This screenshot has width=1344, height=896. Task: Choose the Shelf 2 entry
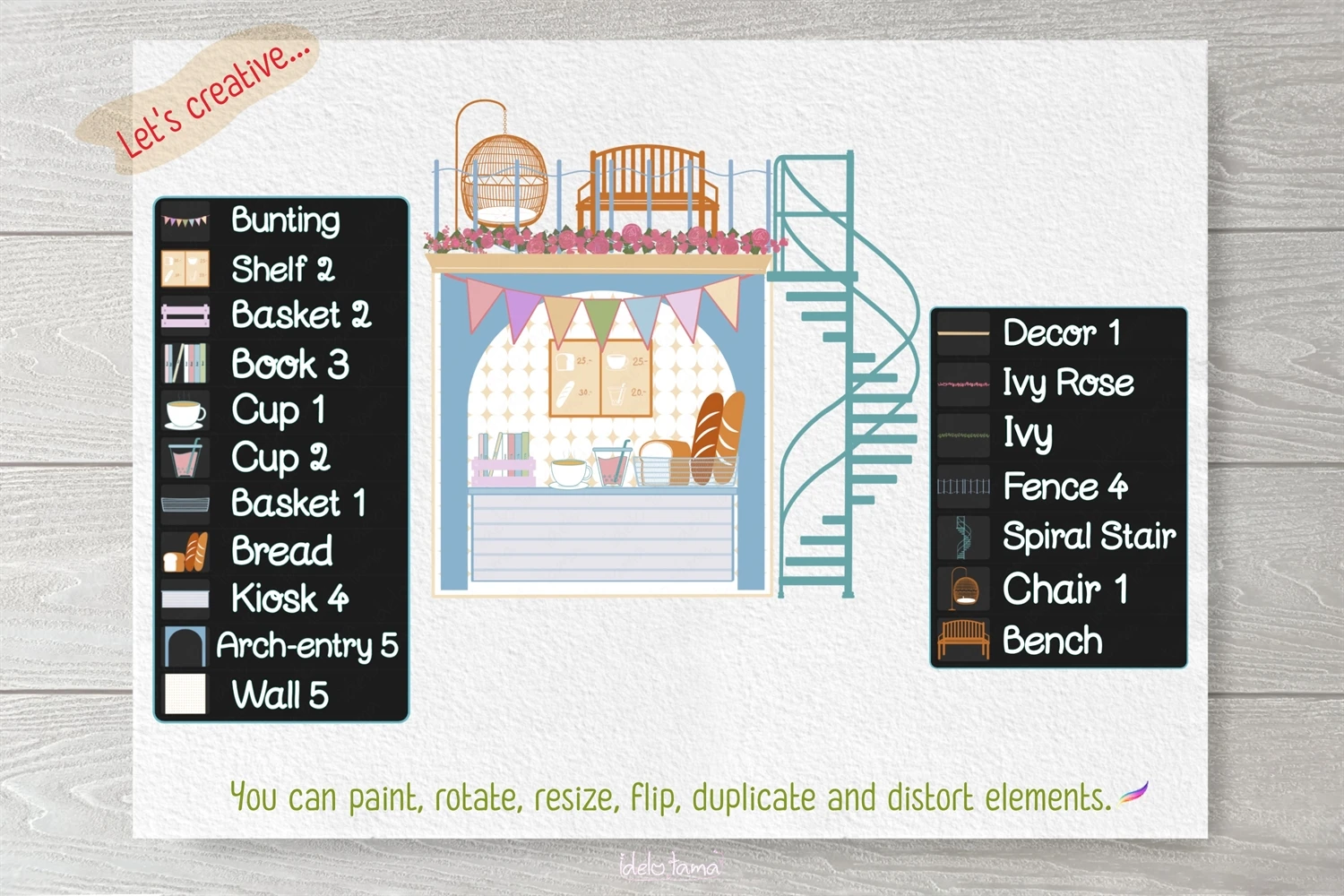(282, 269)
